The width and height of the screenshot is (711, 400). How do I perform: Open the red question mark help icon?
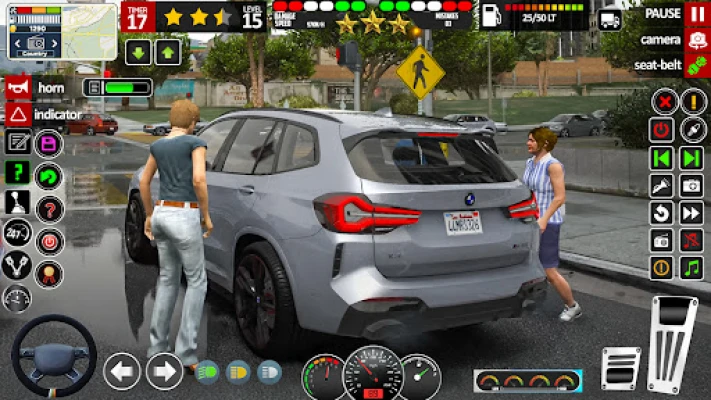[x=48, y=210]
